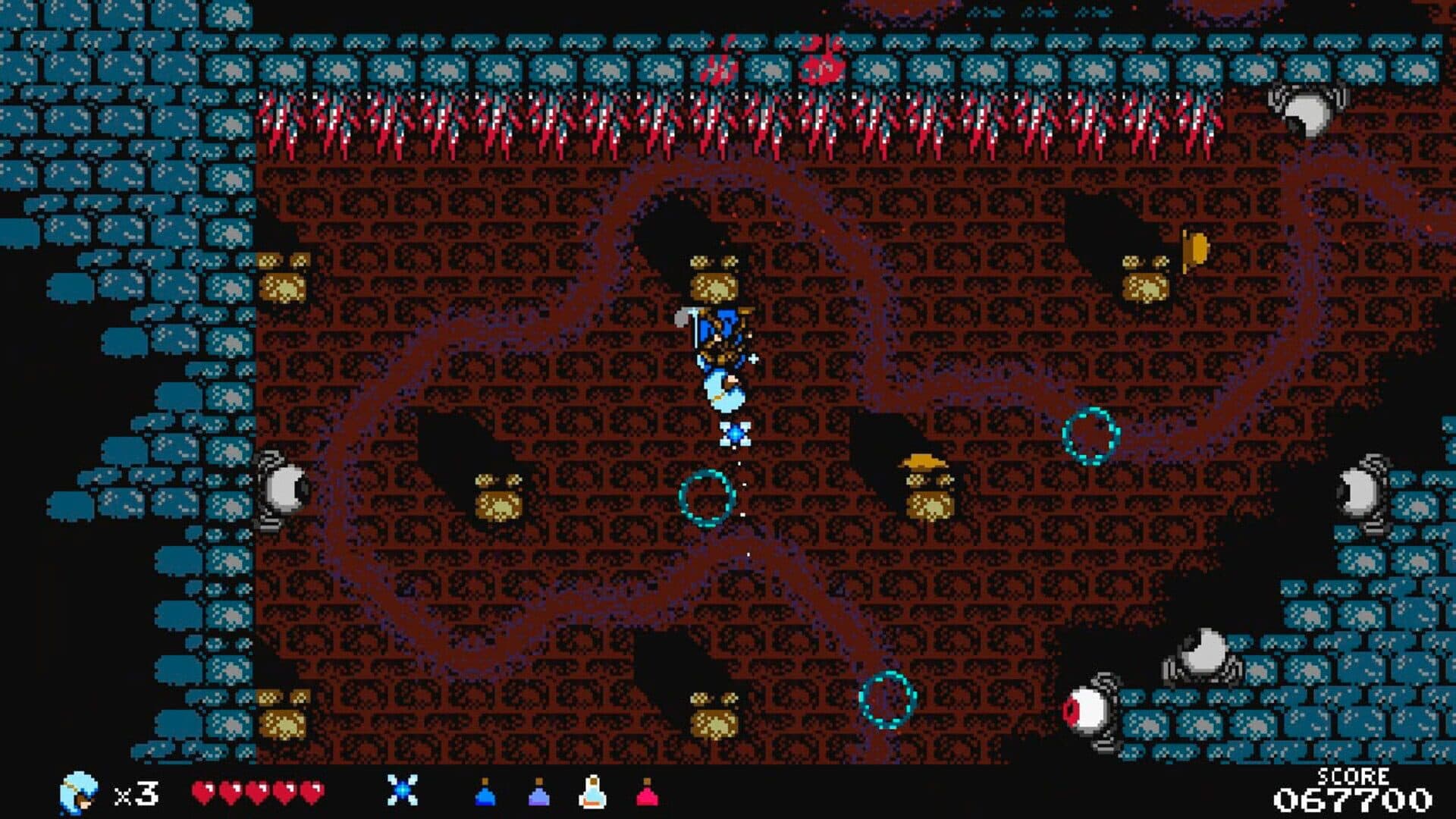Click the blue-haired hero portrait
The image size is (1456, 819).
click(79, 793)
